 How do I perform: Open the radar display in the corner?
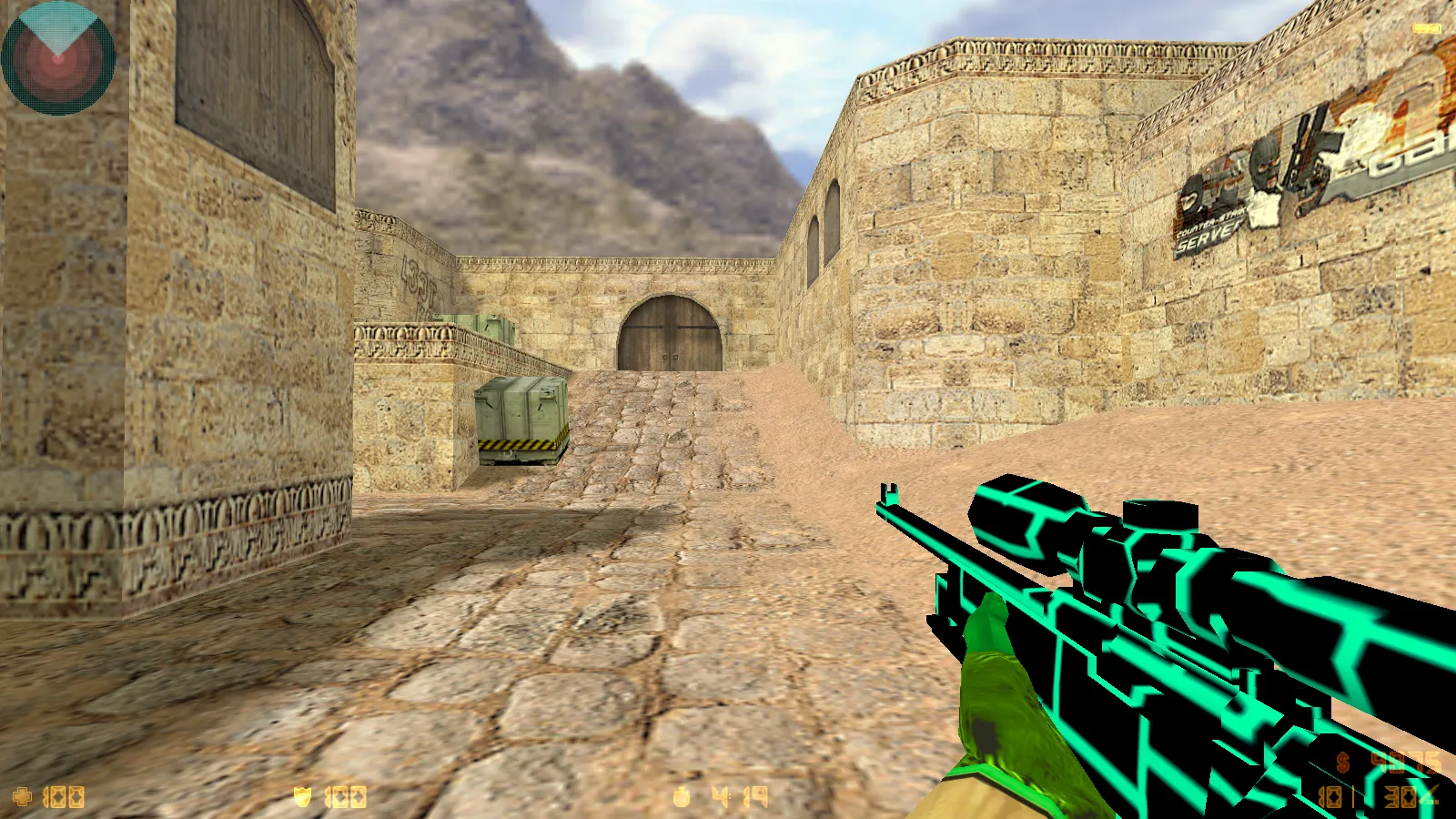(59, 56)
